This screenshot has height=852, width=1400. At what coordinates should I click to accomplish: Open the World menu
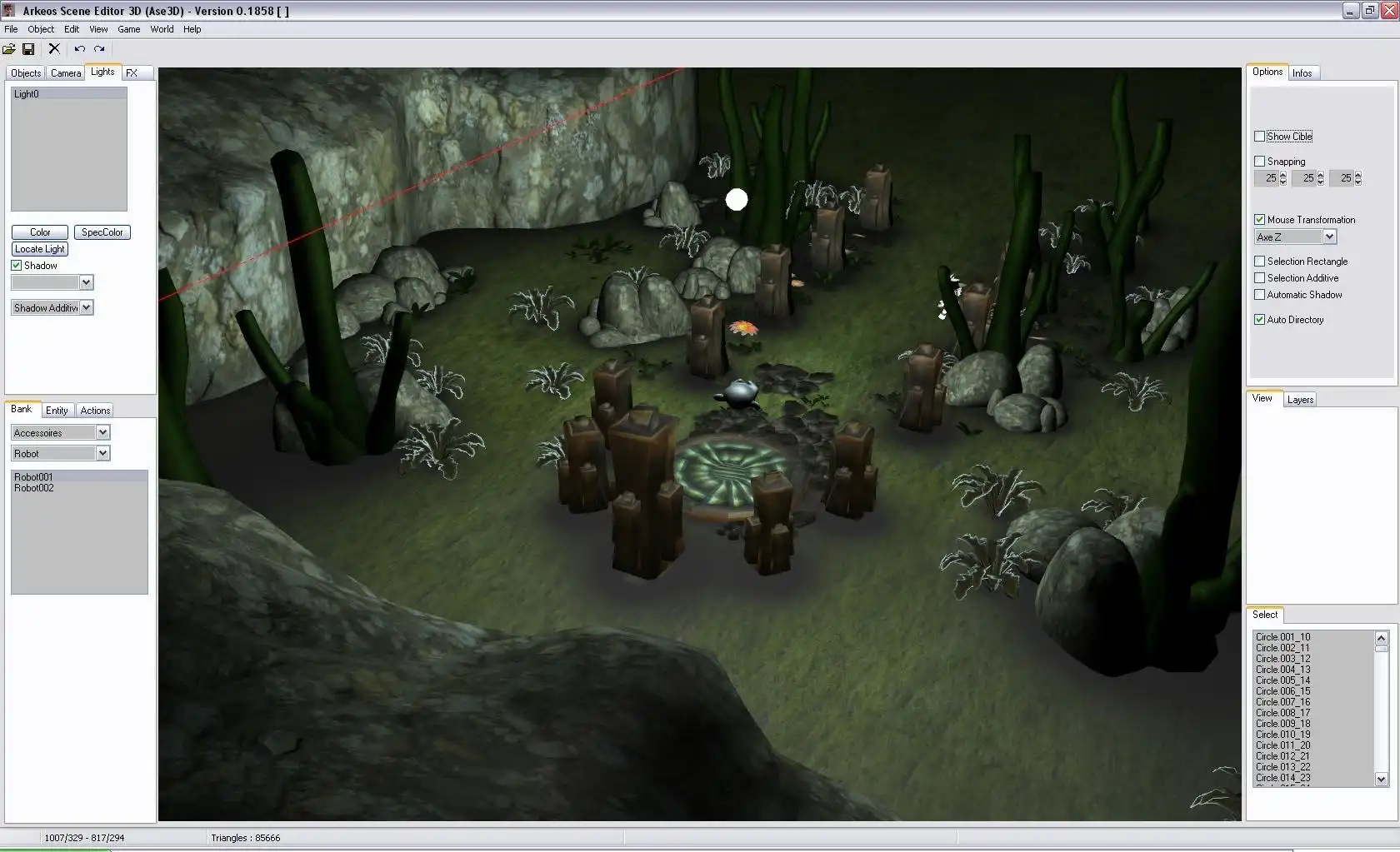pos(162,29)
